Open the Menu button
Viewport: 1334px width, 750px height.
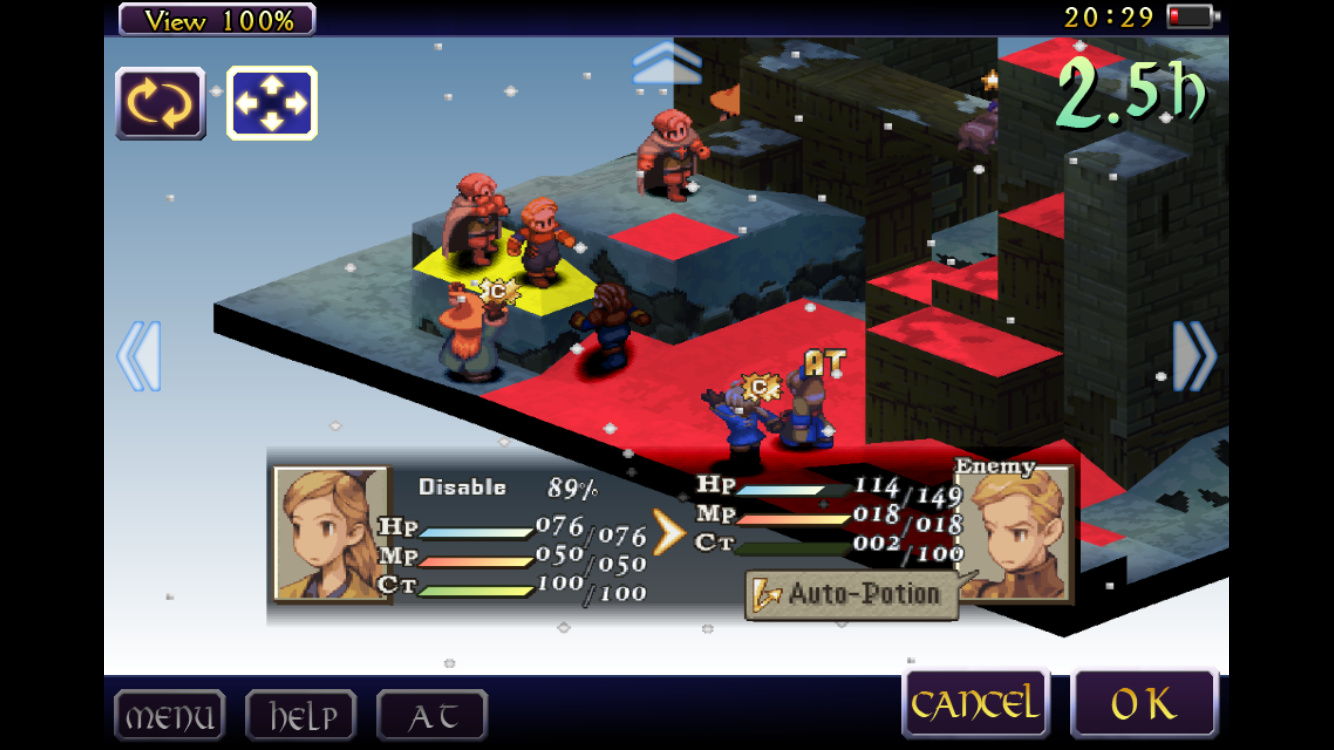click(169, 716)
